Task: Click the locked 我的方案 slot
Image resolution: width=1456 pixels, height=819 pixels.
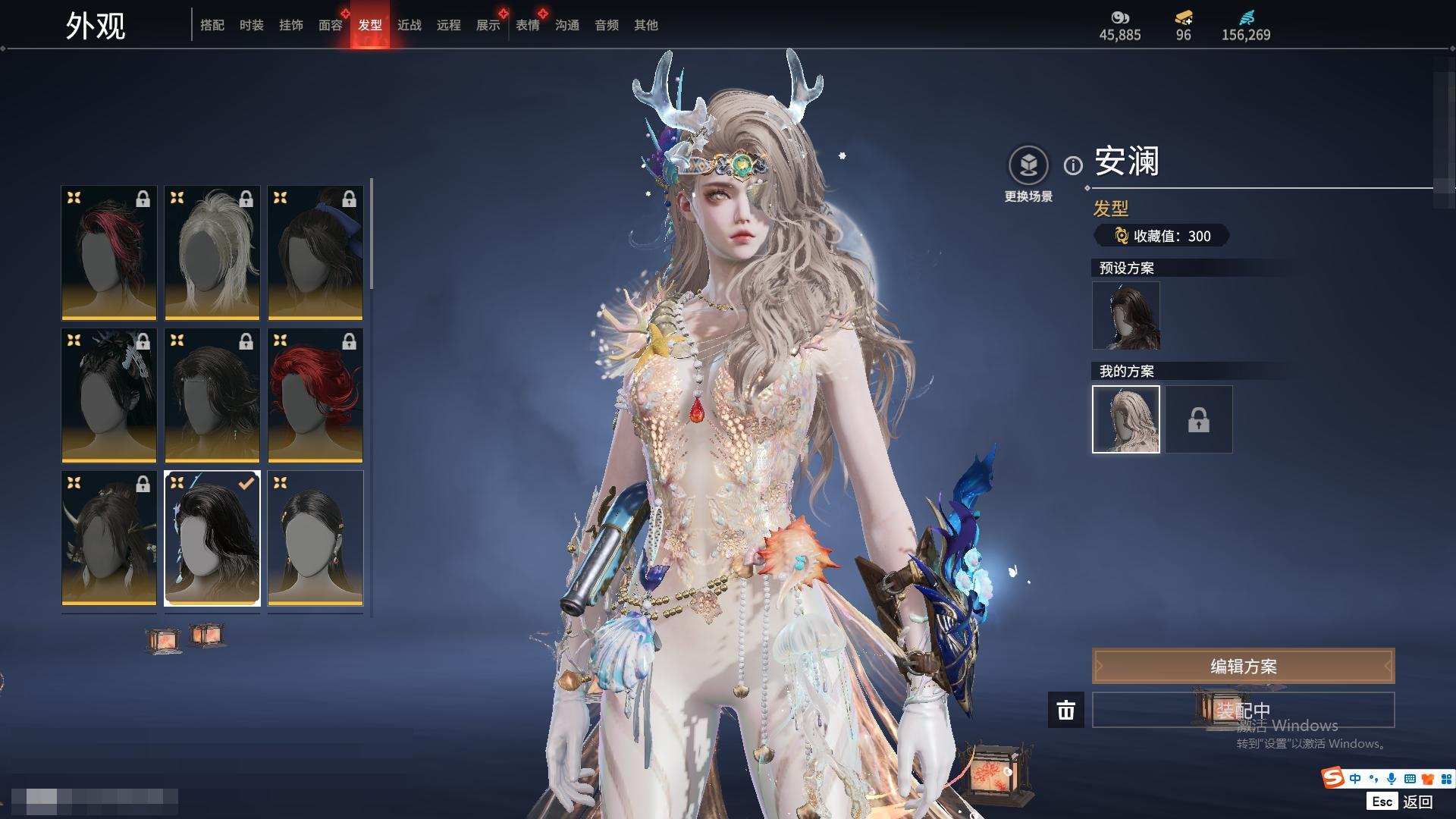Action: (1199, 419)
